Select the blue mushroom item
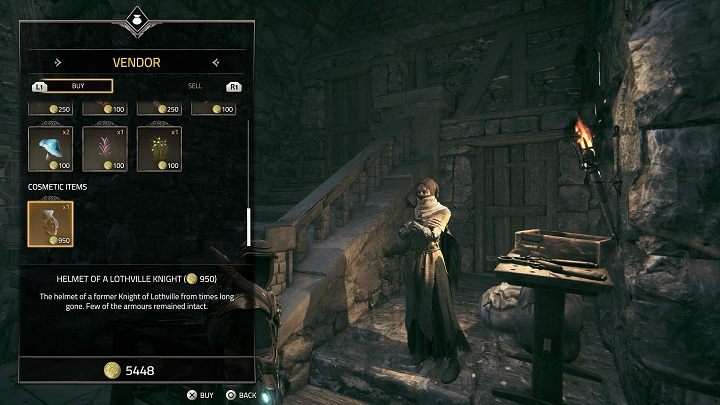The width and height of the screenshot is (720, 405). pyautogui.click(x=49, y=148)
